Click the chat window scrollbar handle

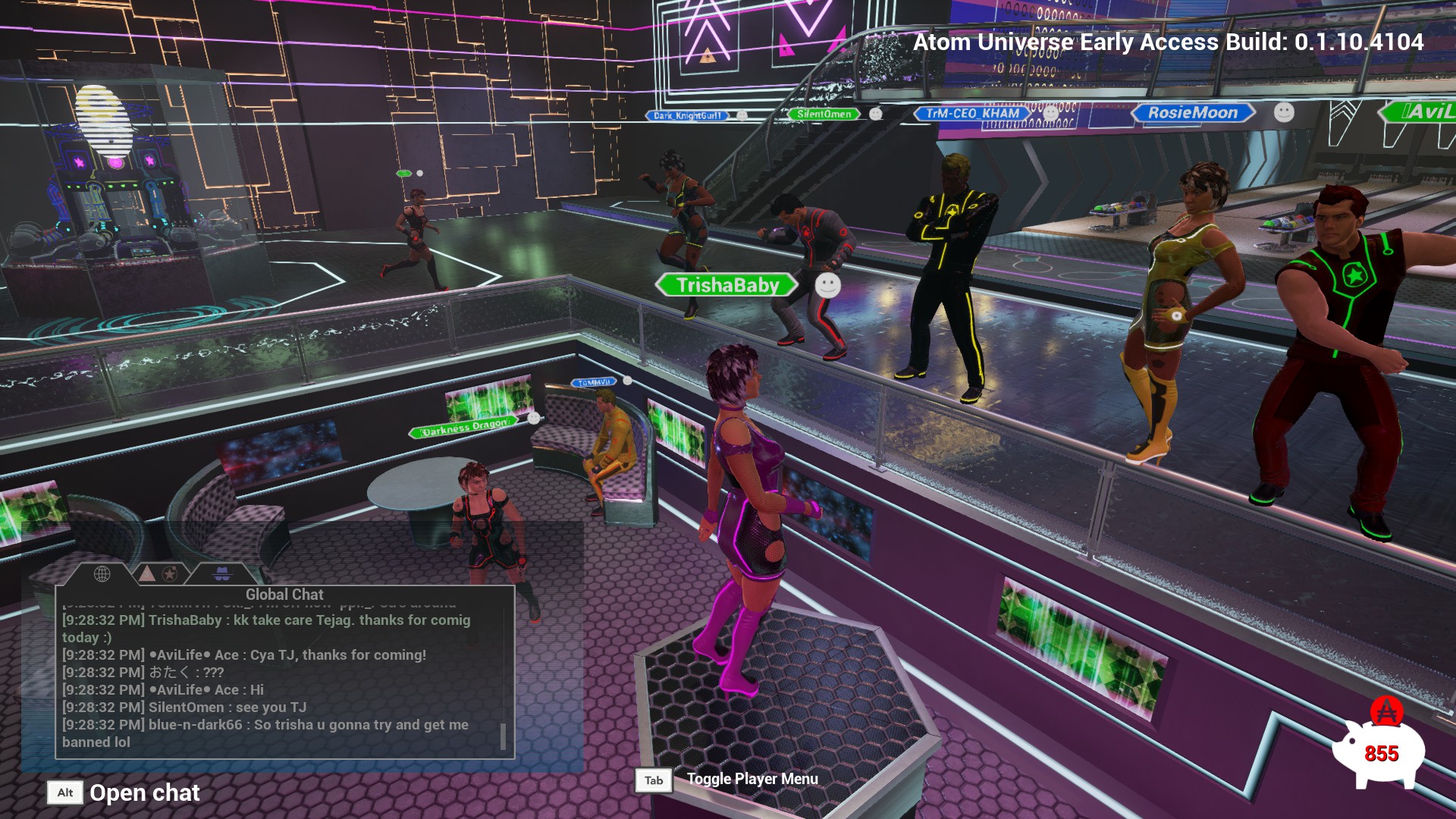[x=503, y=736]
